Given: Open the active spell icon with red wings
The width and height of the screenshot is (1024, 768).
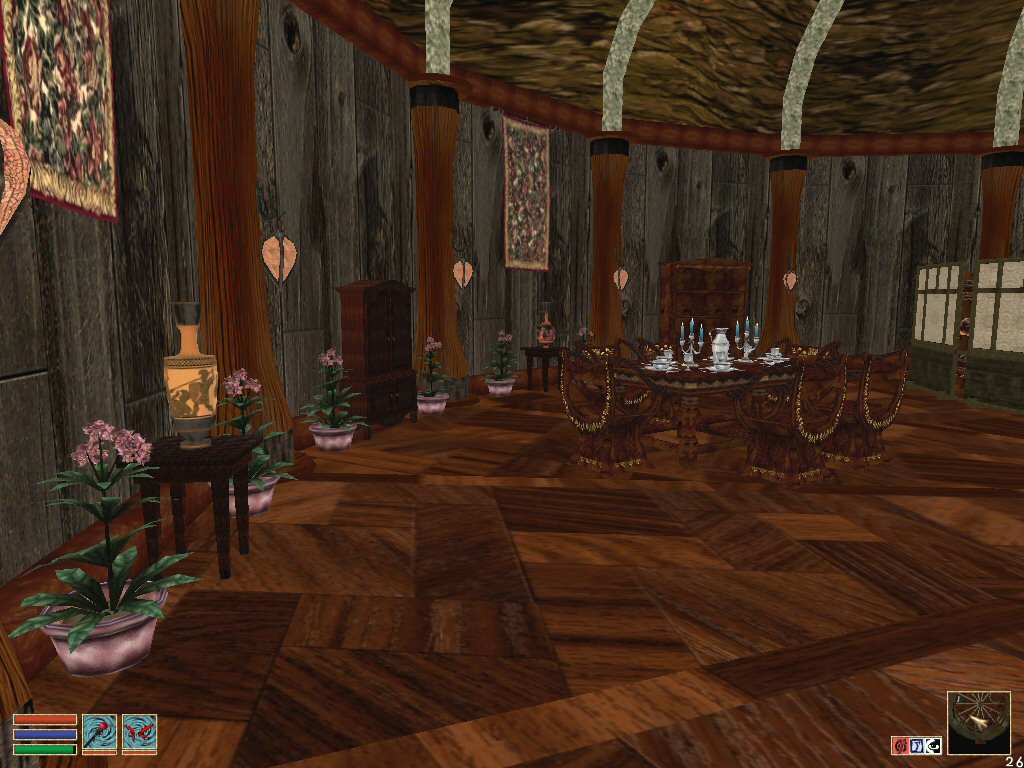Looking at the screenshot, I should tap(139, 733).
